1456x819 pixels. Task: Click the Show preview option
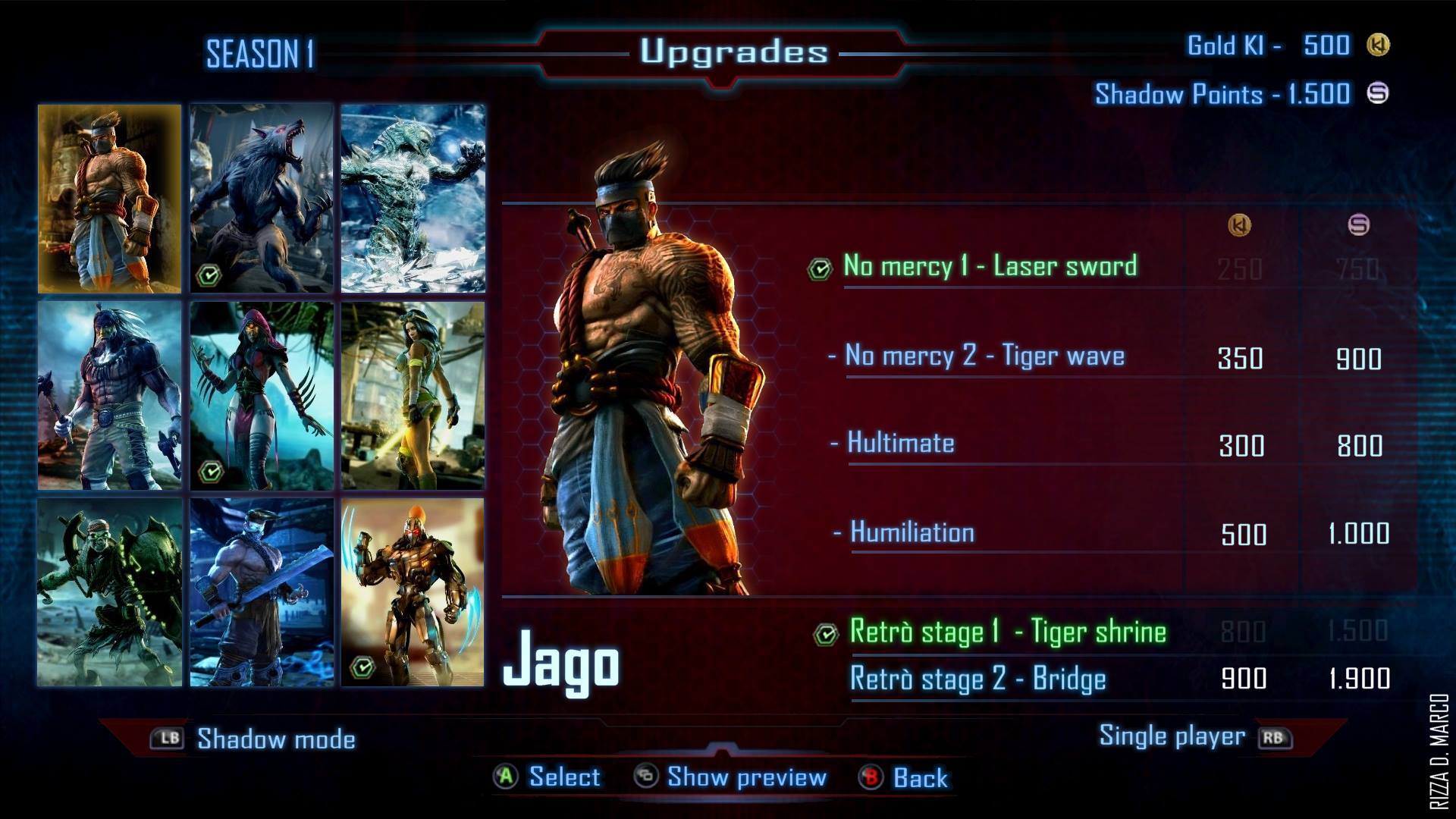pos(746,777)
